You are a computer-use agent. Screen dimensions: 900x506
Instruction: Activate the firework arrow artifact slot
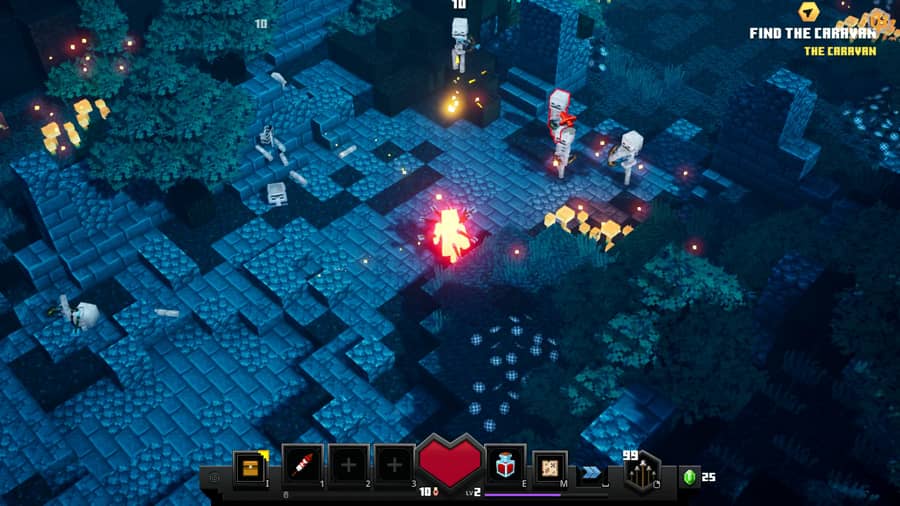[x=302, y=466]
